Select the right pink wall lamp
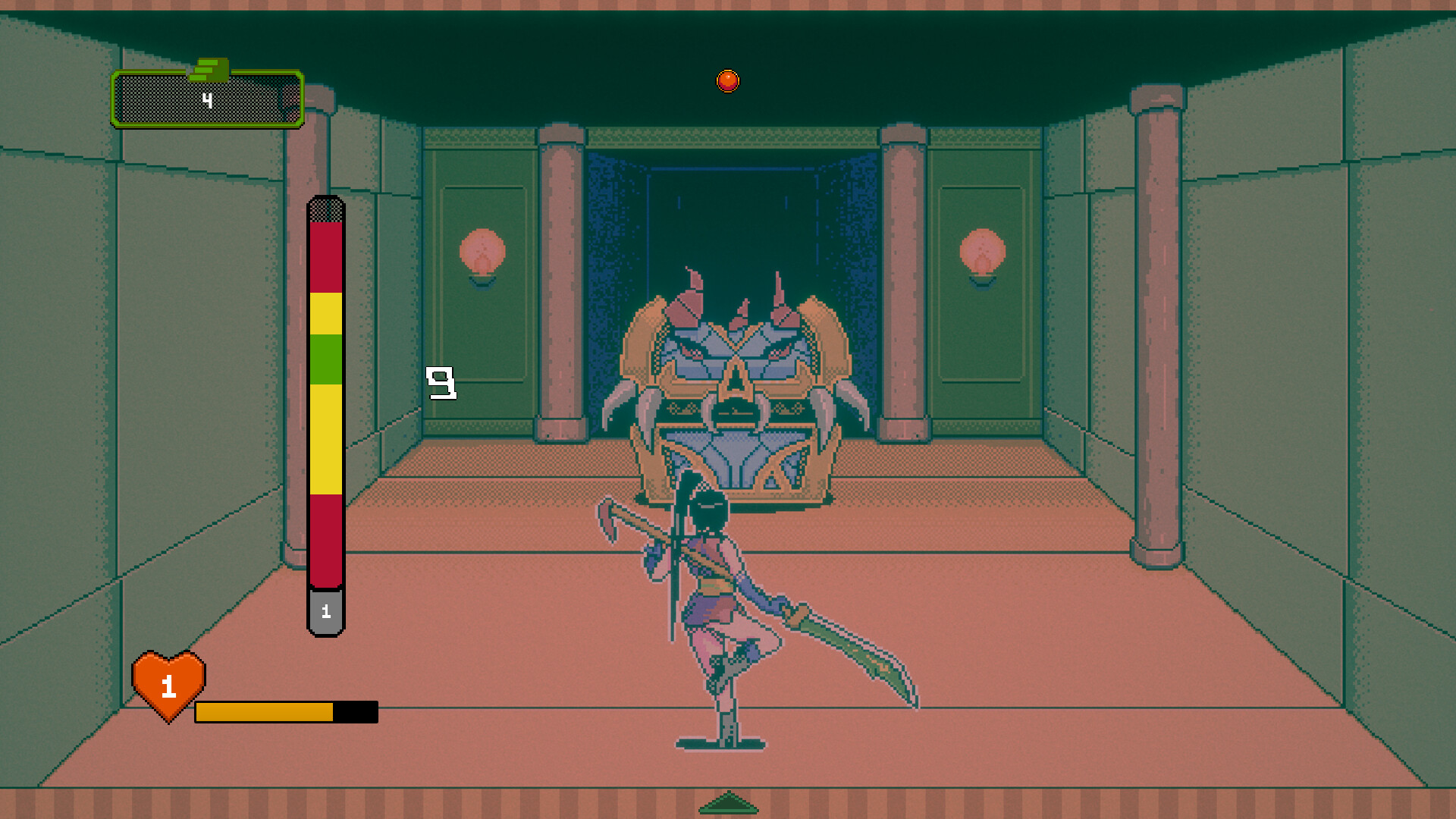The width and height of the screenshot is (1456, 819). [984, 253]
